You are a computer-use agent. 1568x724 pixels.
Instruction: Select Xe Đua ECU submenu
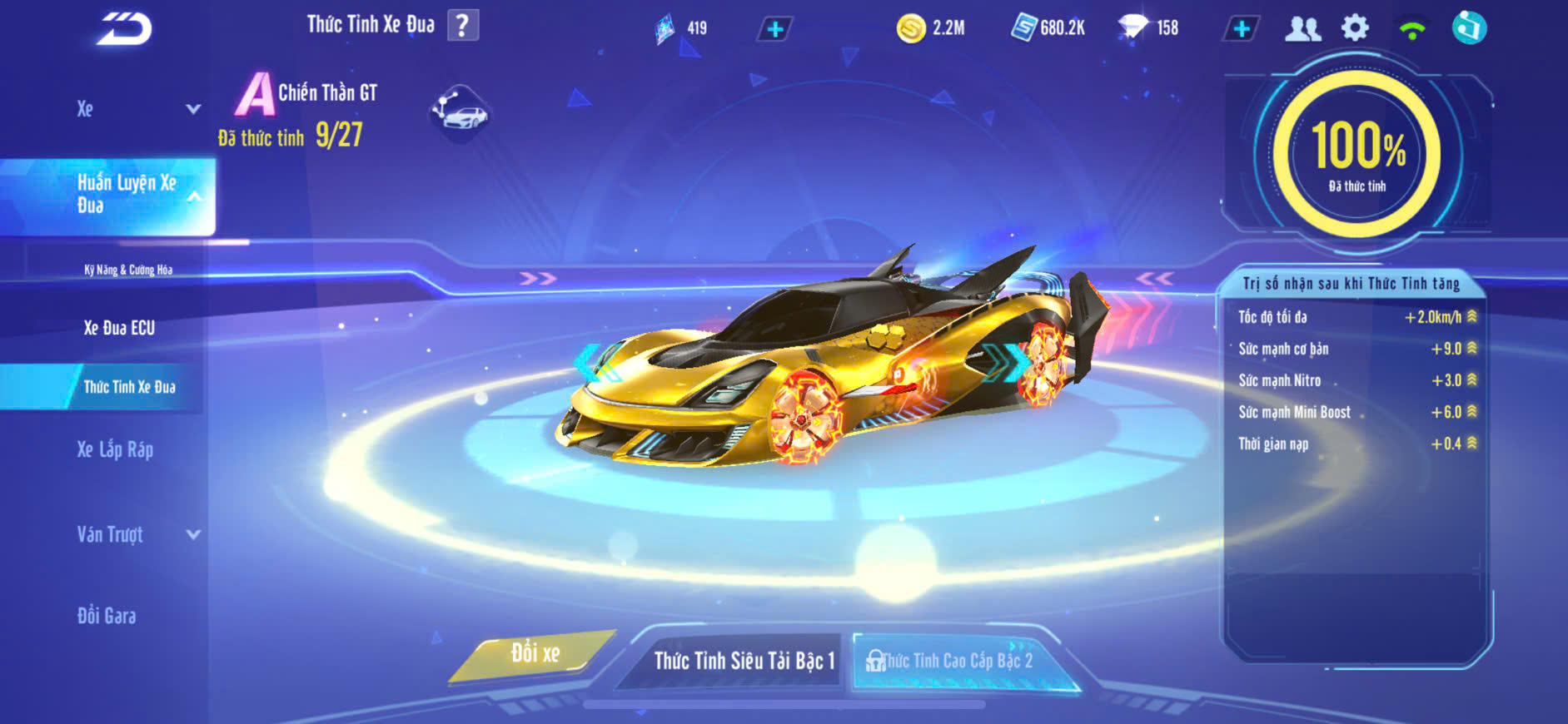coord(119,328)
